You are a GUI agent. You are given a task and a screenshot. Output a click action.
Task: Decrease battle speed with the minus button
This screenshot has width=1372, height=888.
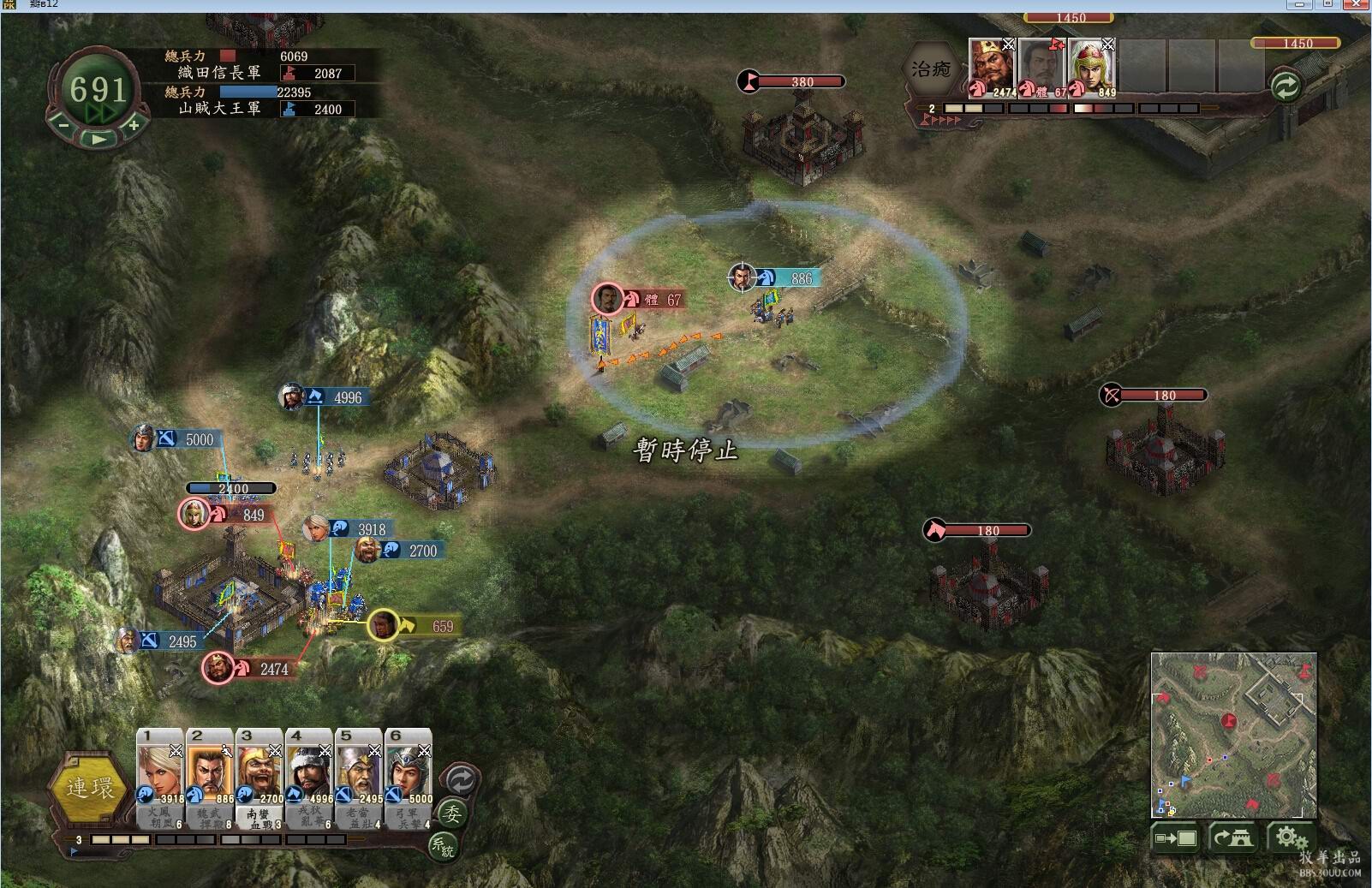pos(63,125)
